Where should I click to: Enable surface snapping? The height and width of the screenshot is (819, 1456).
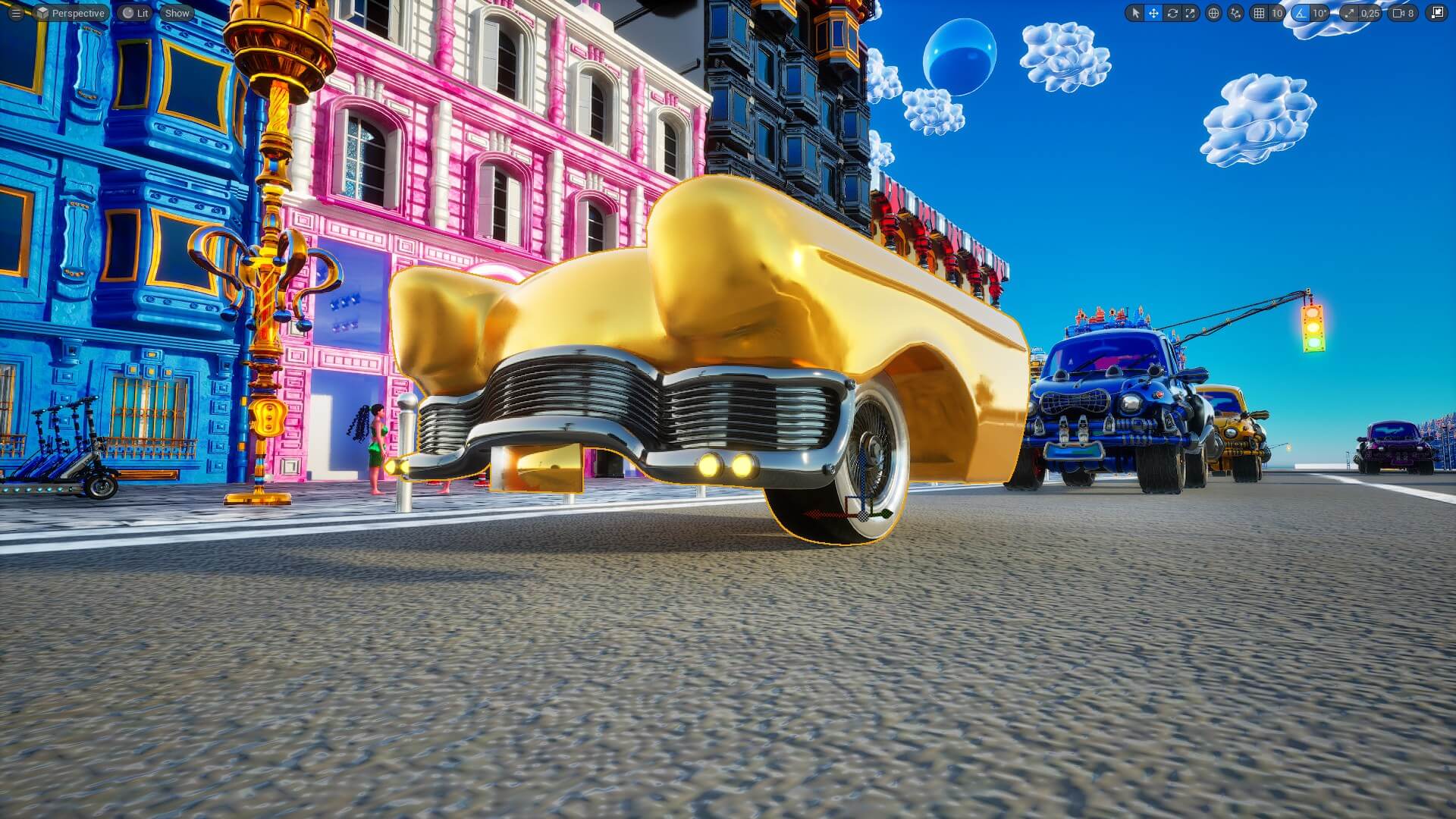(x=1235, y=14)
